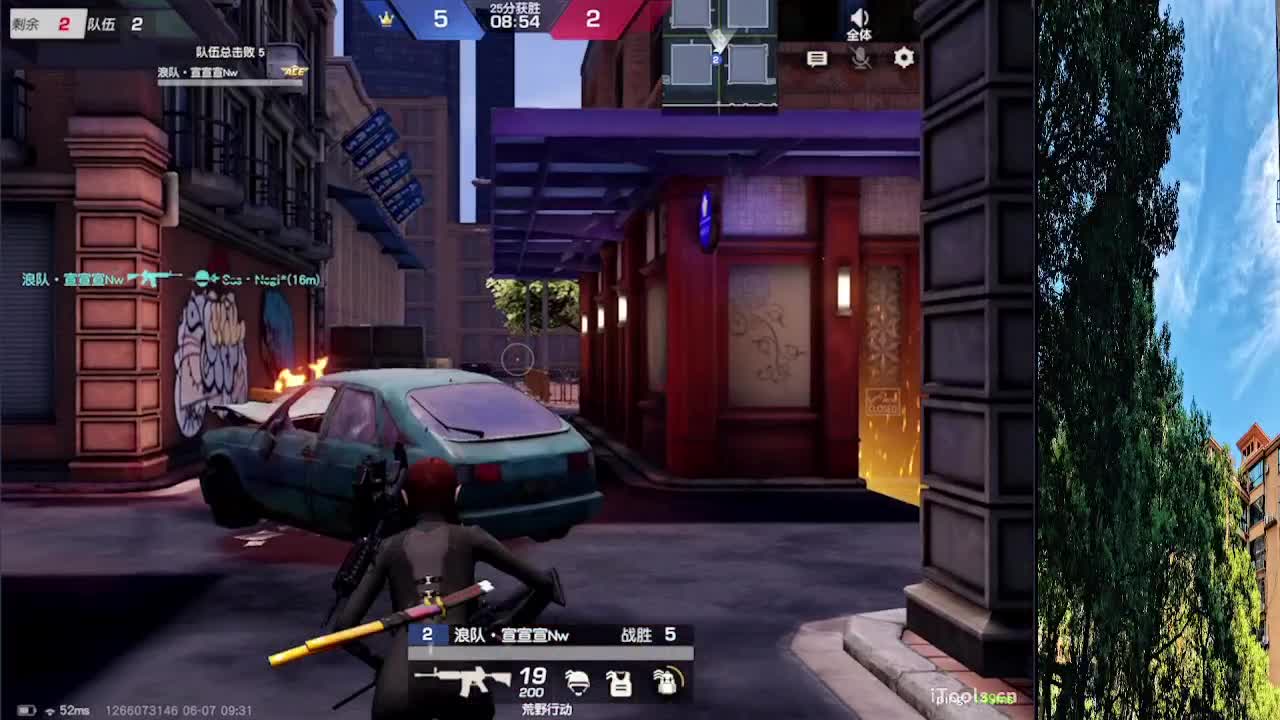
Task: Open the chat message bubble
Action: click(817, 60)
